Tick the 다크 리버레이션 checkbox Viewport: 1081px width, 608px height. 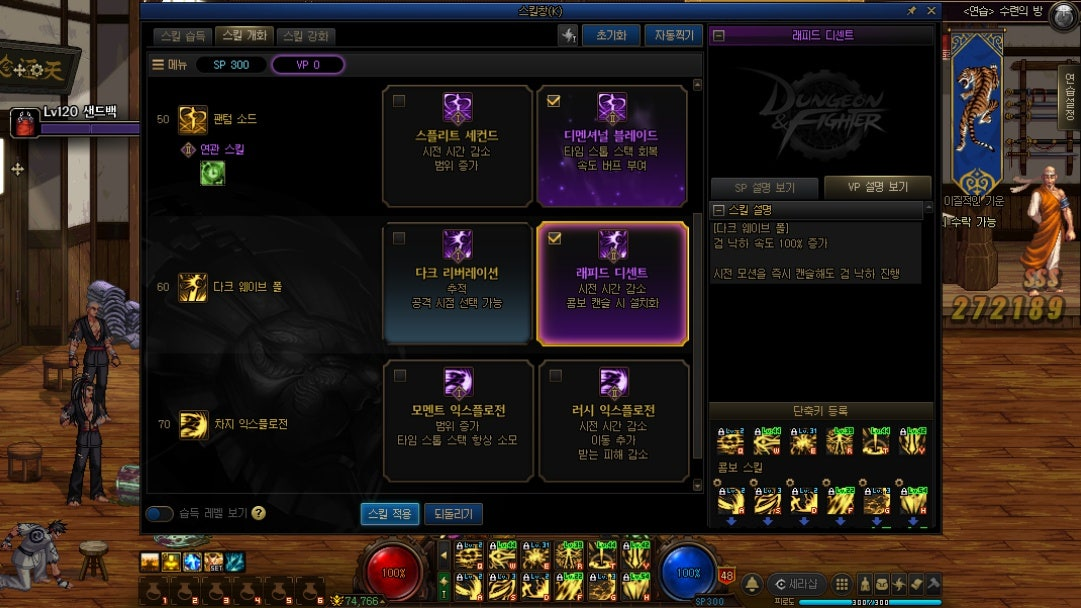pos(400,238)
